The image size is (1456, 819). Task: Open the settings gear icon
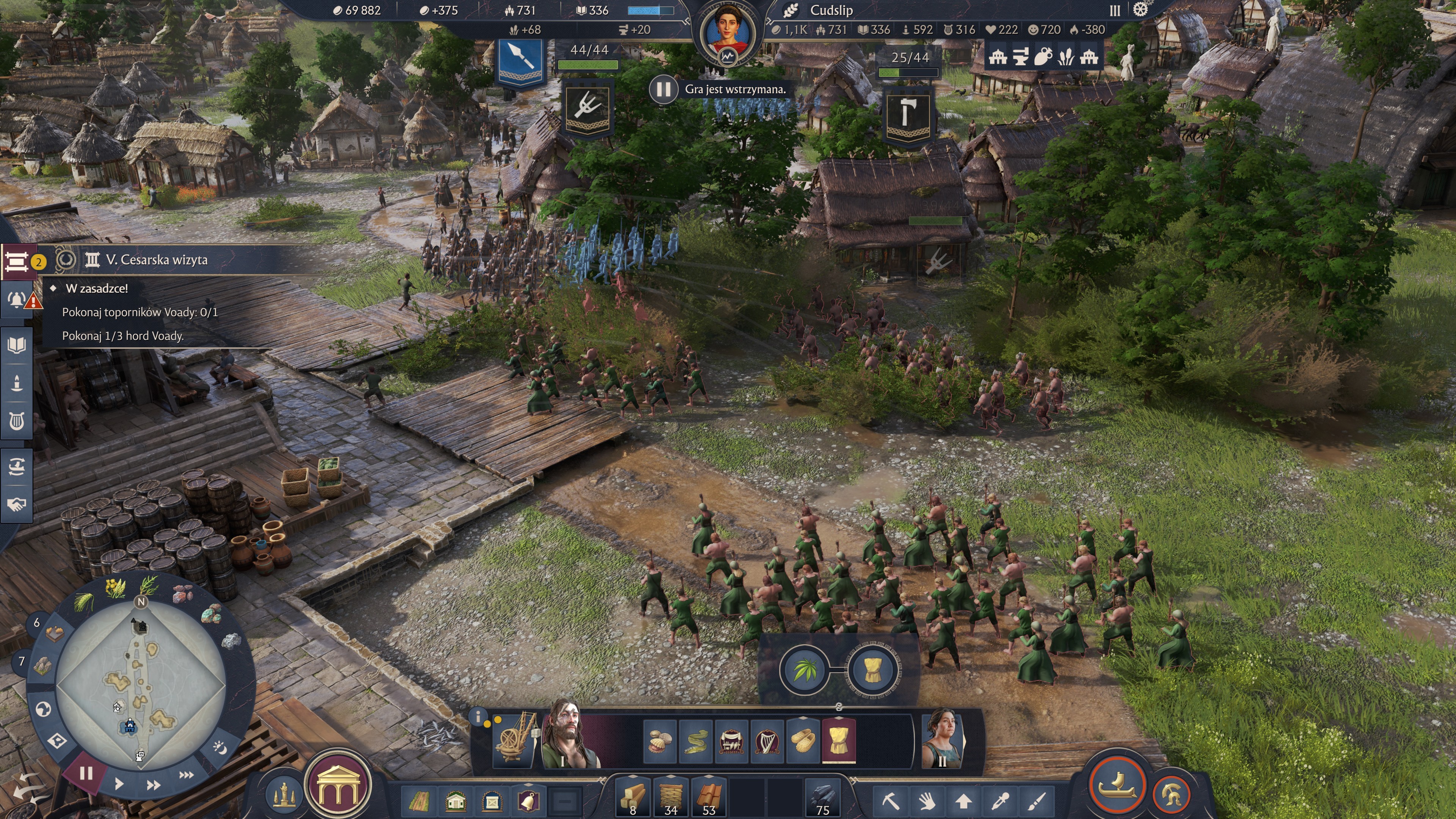[x=1141, y=10]
